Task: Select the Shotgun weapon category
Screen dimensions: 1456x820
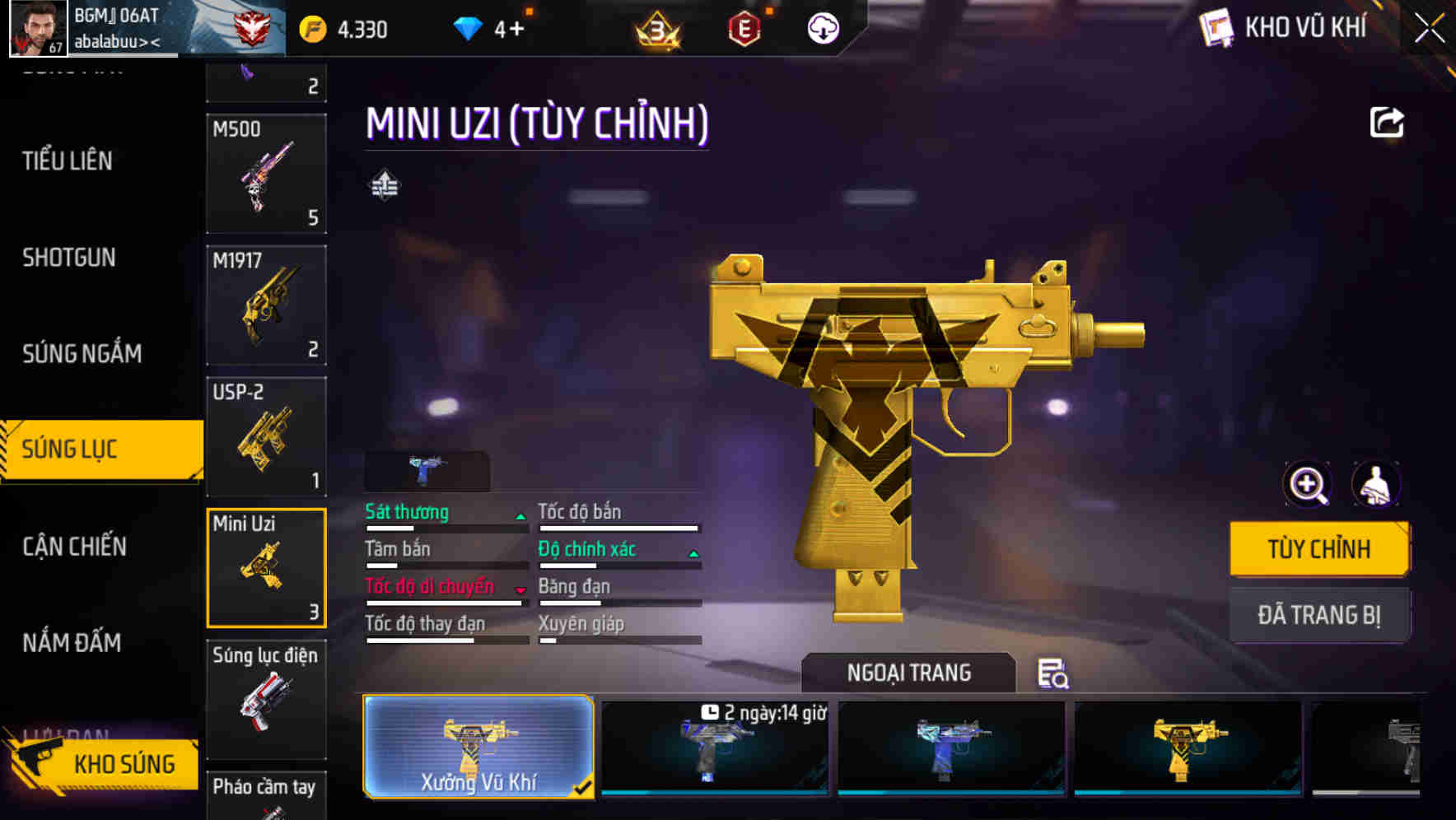Action: (x=69, y=258)
